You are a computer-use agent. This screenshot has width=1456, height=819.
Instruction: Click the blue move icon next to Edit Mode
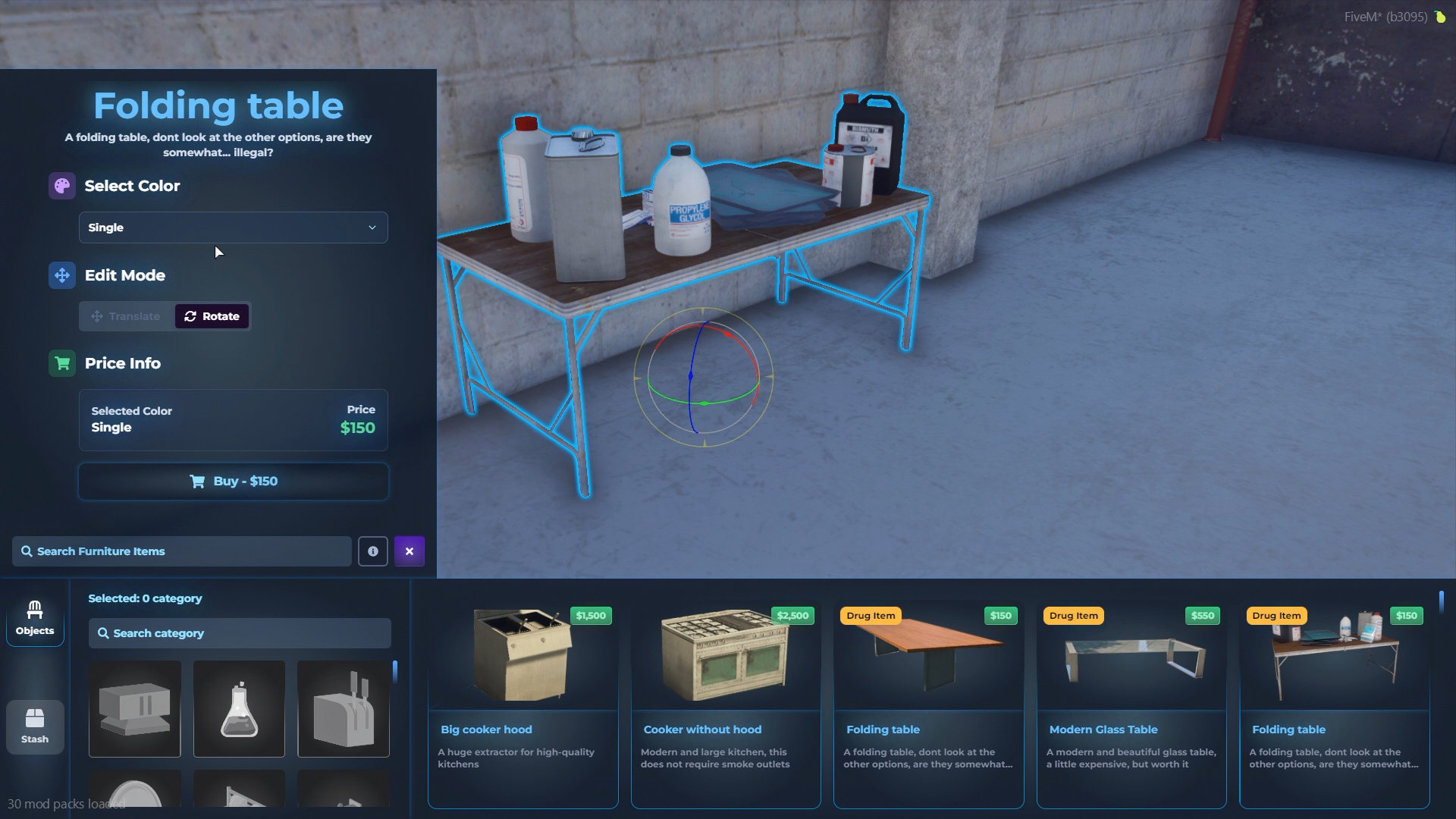[x=61, y=275]
